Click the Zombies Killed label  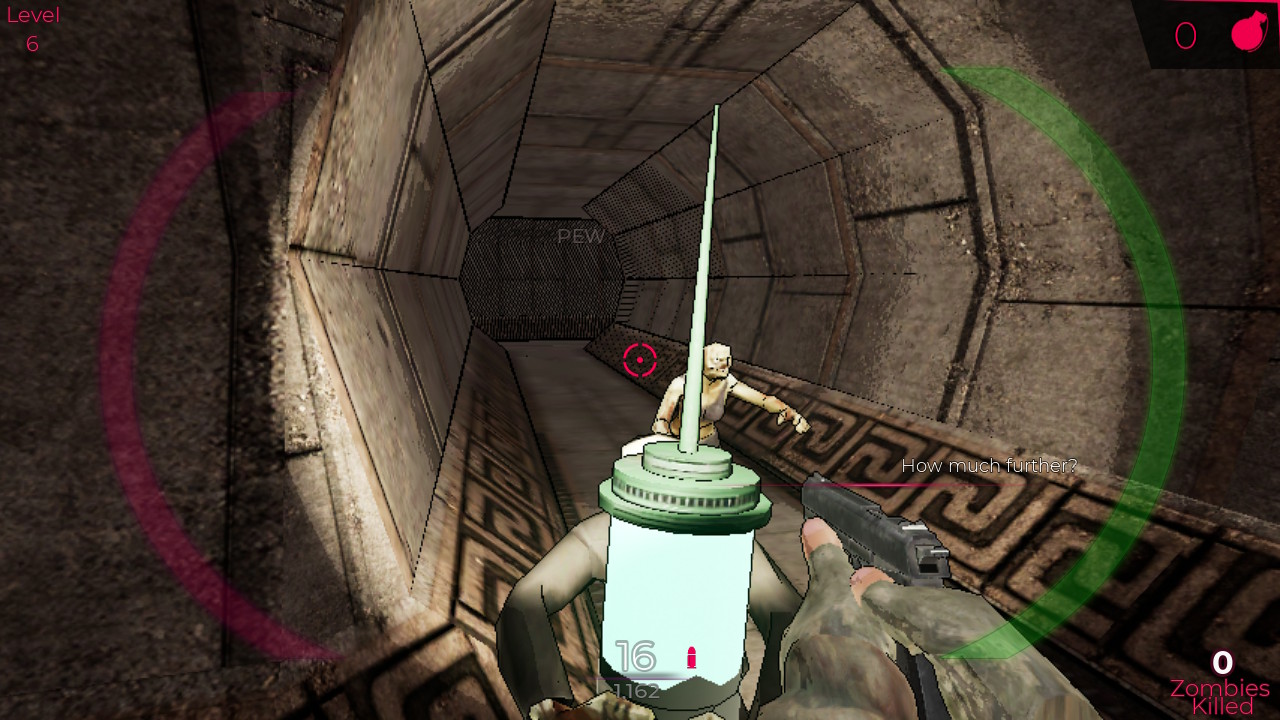click(1219, 695)
